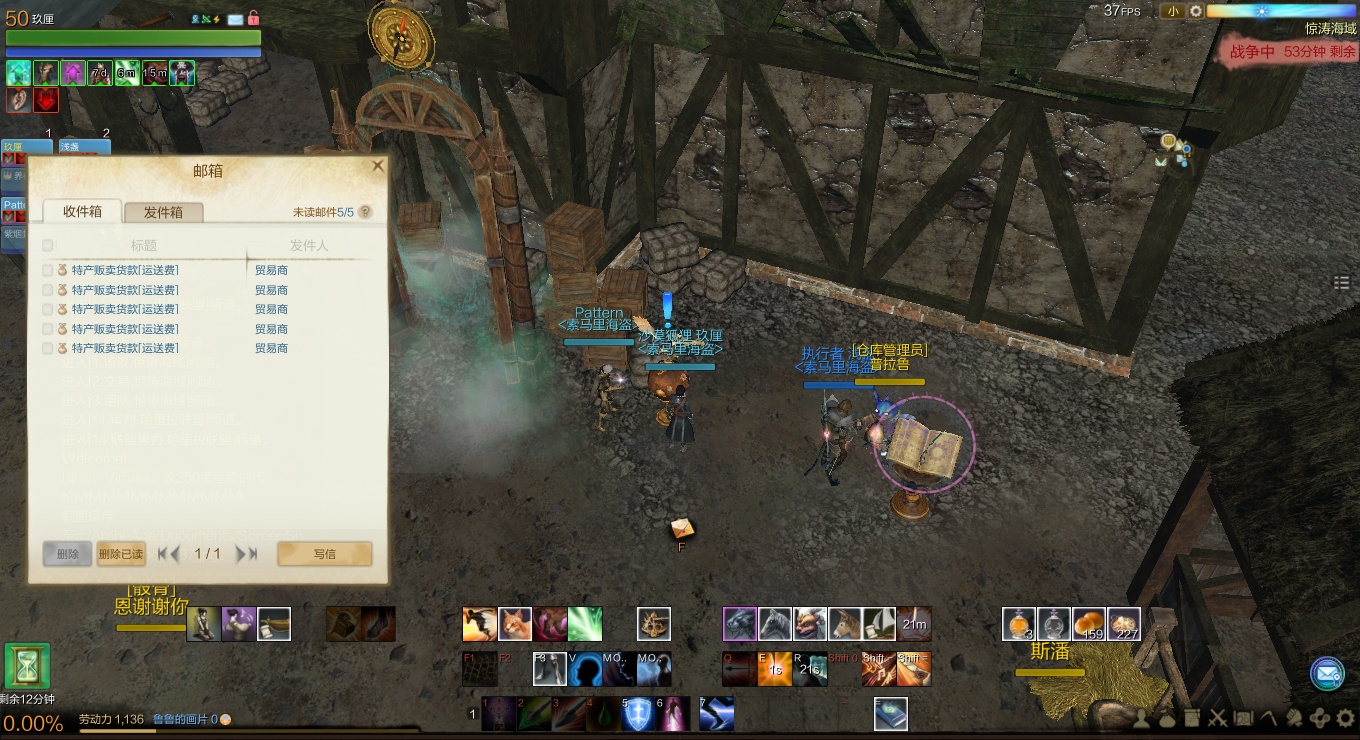
Task: Click the mailbox help question mark
Action: (x=365, y=212)
